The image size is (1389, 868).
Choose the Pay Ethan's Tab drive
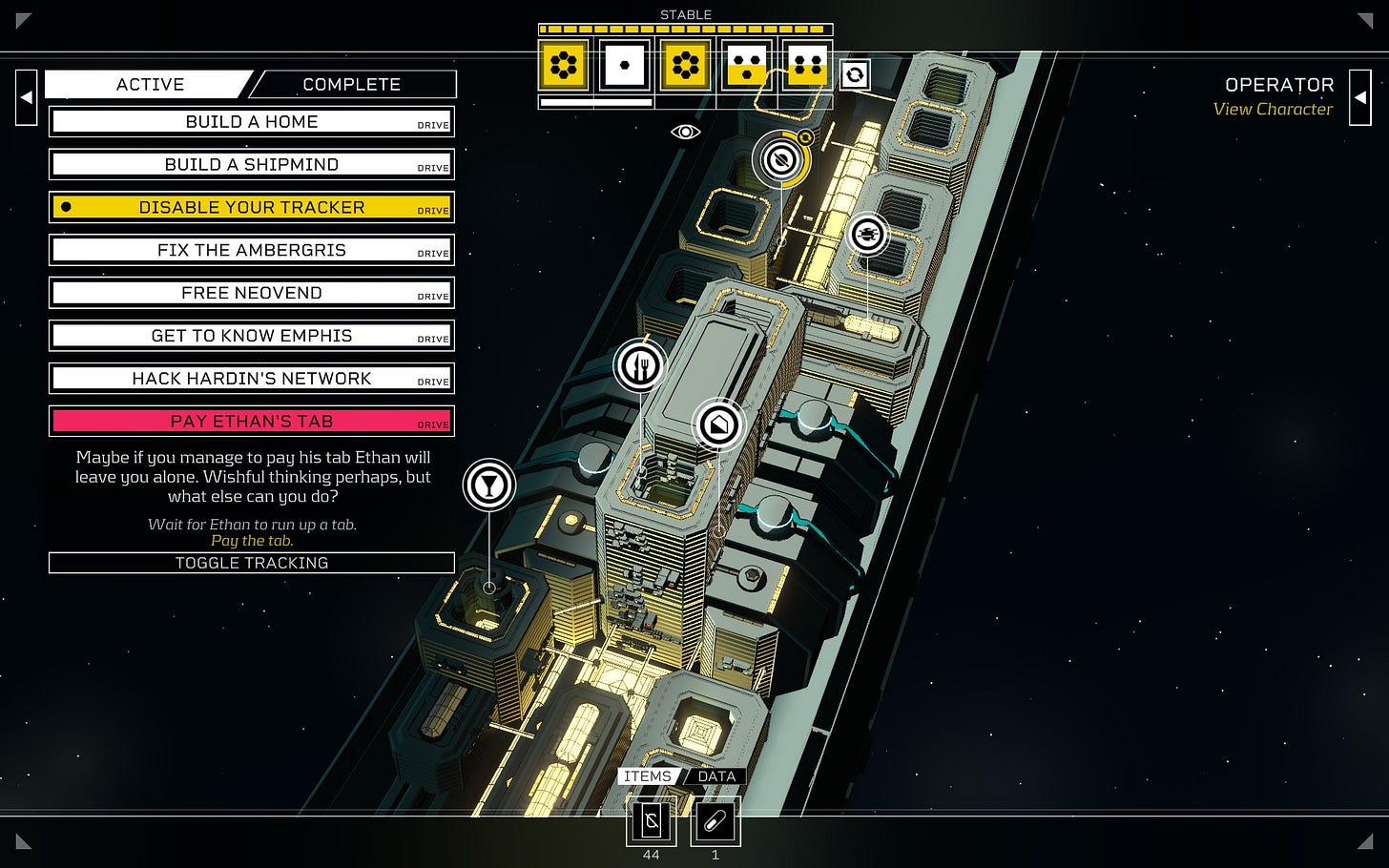252,422
